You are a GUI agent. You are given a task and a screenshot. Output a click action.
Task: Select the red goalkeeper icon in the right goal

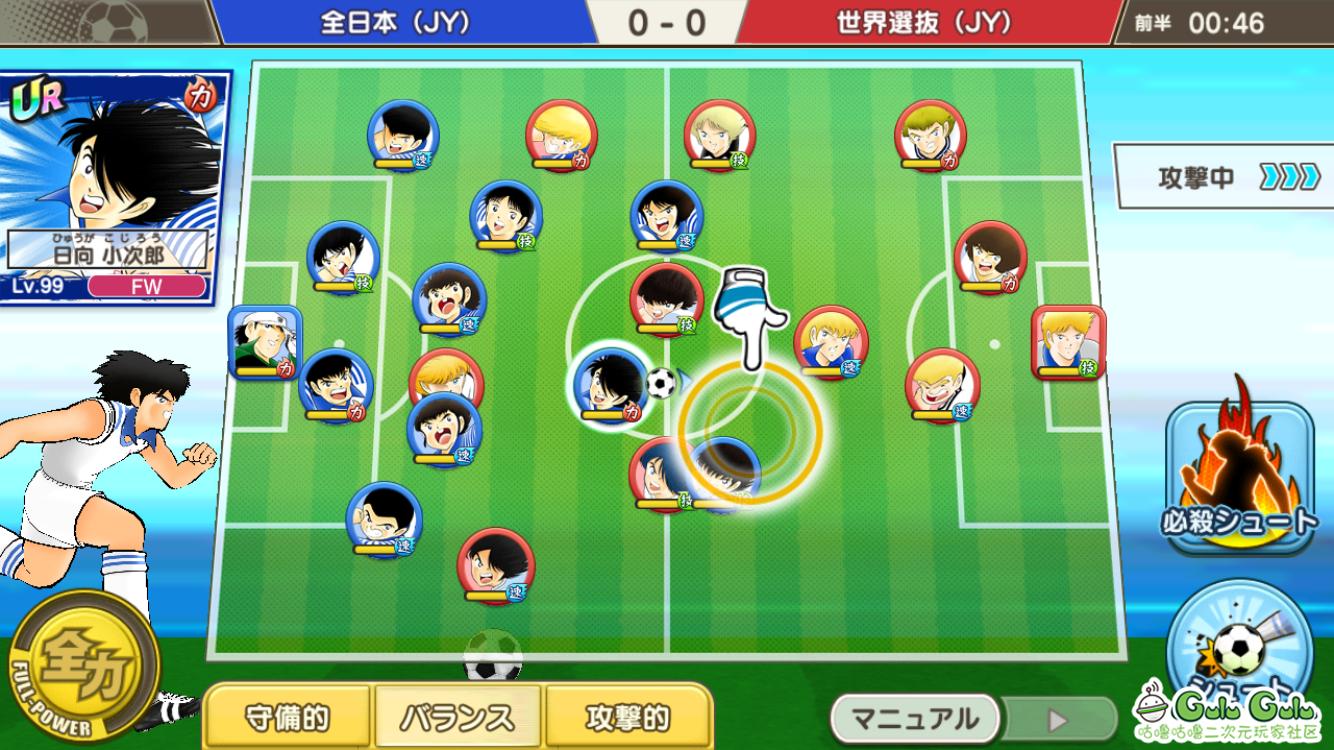click(x=1068, y=342)
